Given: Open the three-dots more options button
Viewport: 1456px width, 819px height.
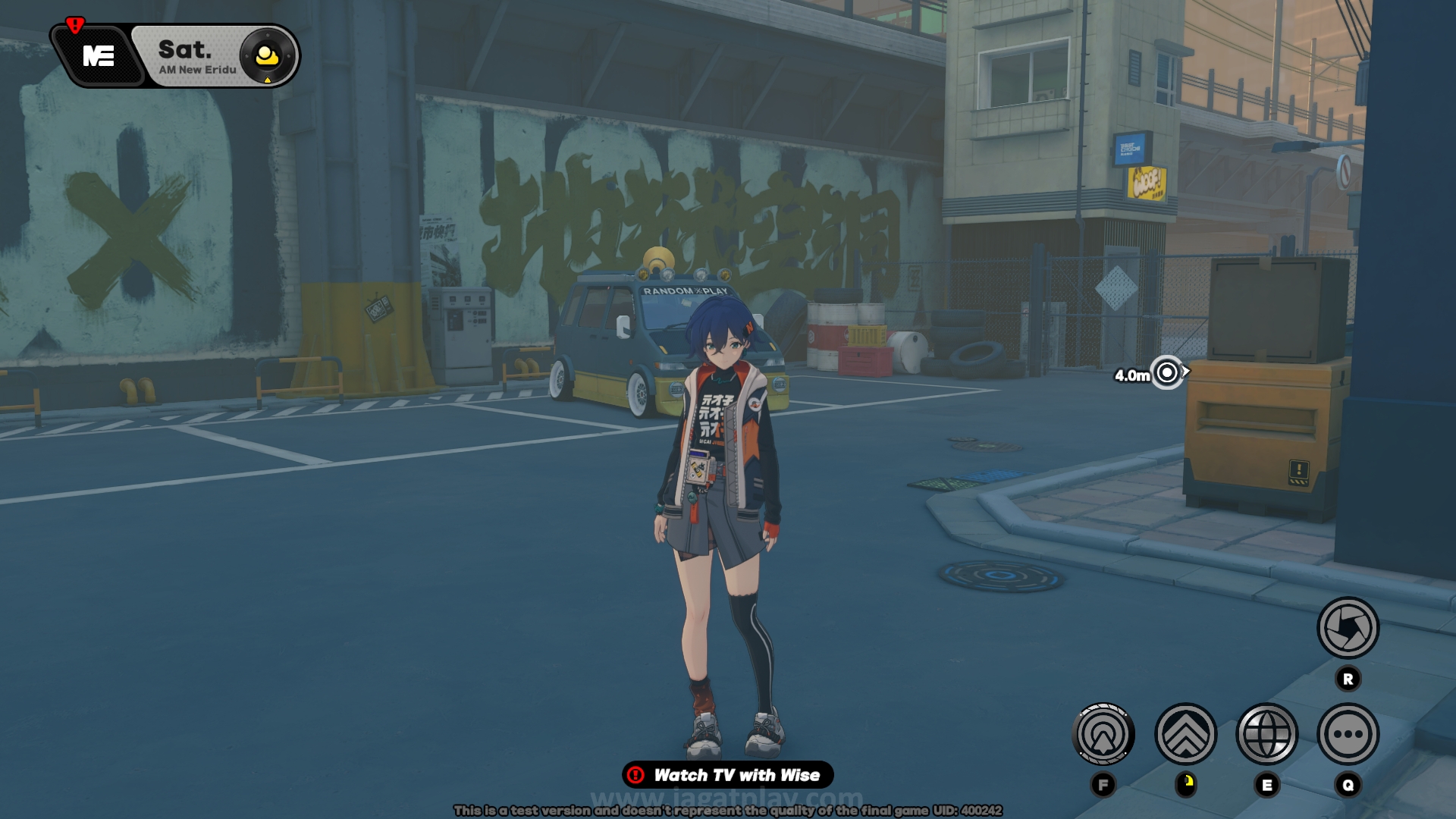Looking at the screenshot, I should click(1348, 734).
